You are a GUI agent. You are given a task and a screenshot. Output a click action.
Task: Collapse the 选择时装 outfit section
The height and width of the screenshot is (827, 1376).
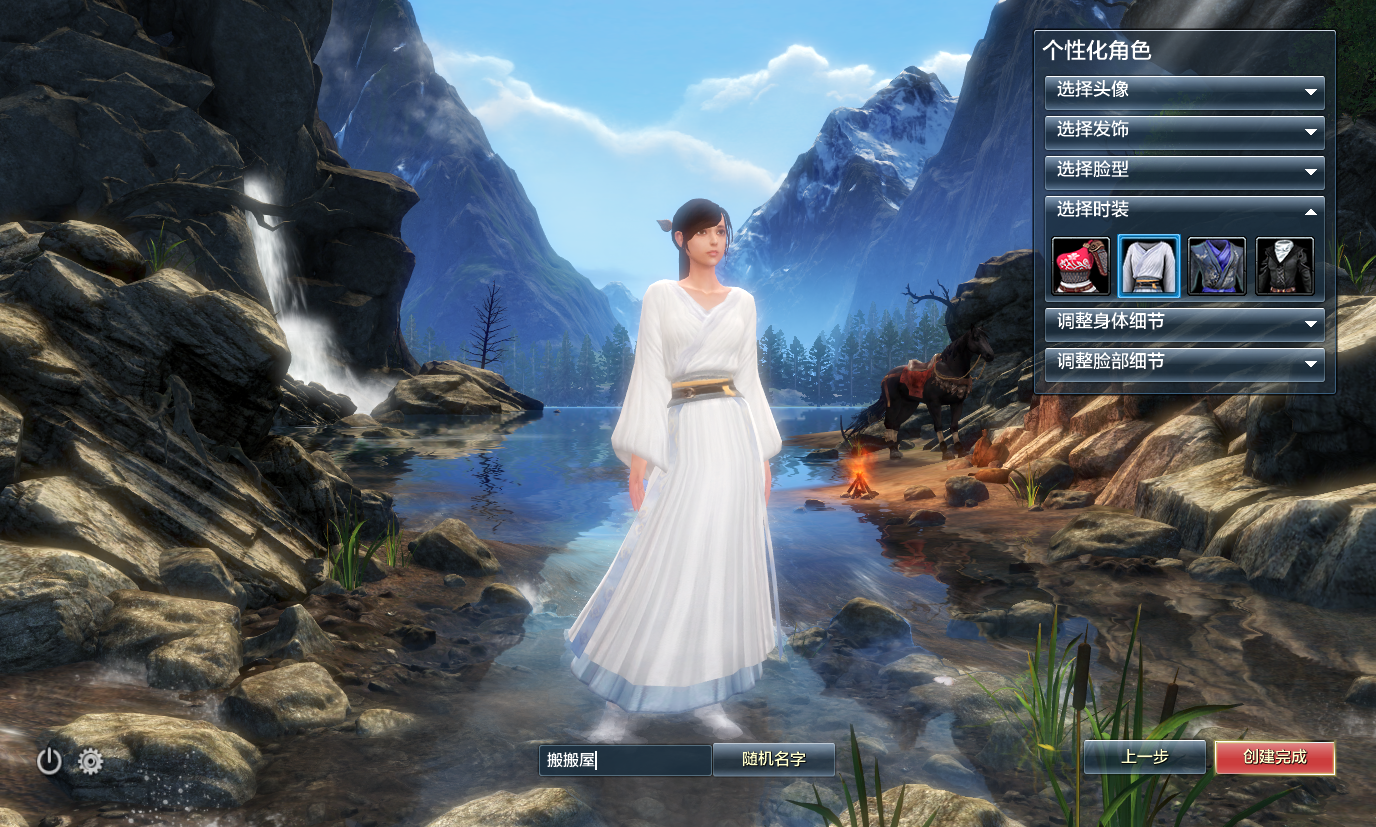pos(1184,211)
